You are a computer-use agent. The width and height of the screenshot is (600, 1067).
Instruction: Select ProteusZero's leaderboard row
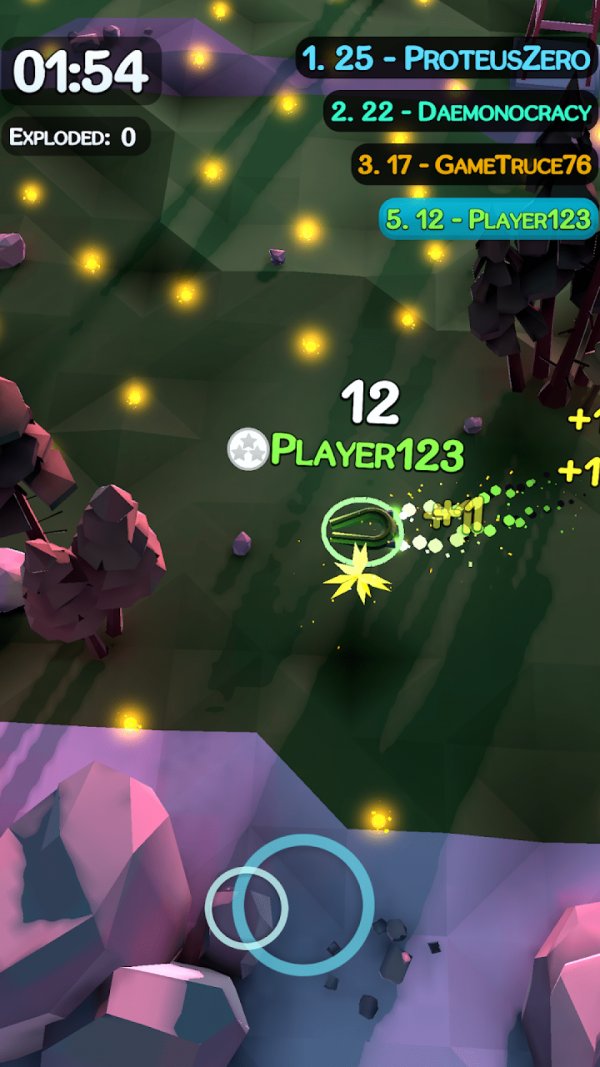pos(447,59)
